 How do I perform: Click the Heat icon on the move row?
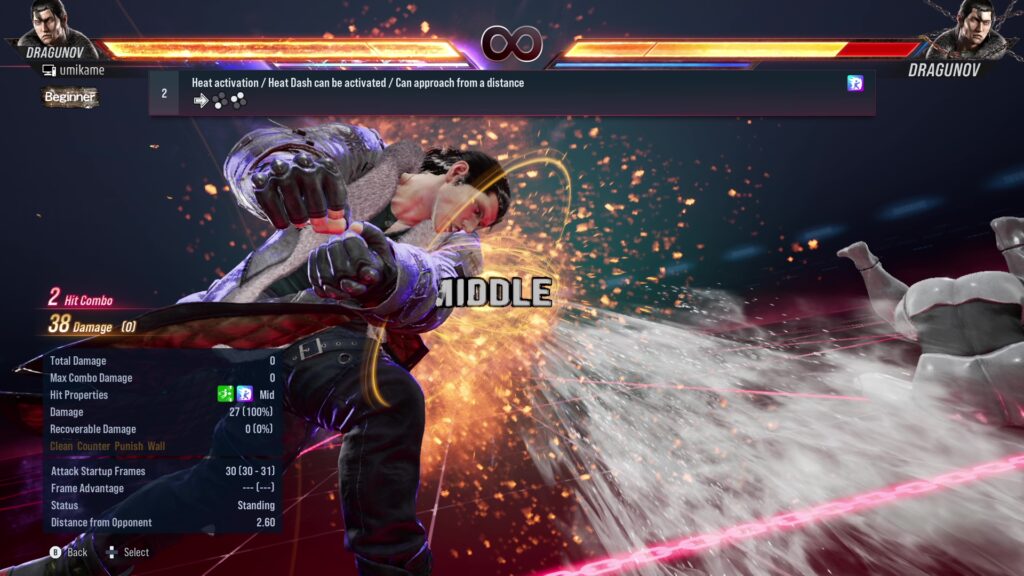coord(855,83)
